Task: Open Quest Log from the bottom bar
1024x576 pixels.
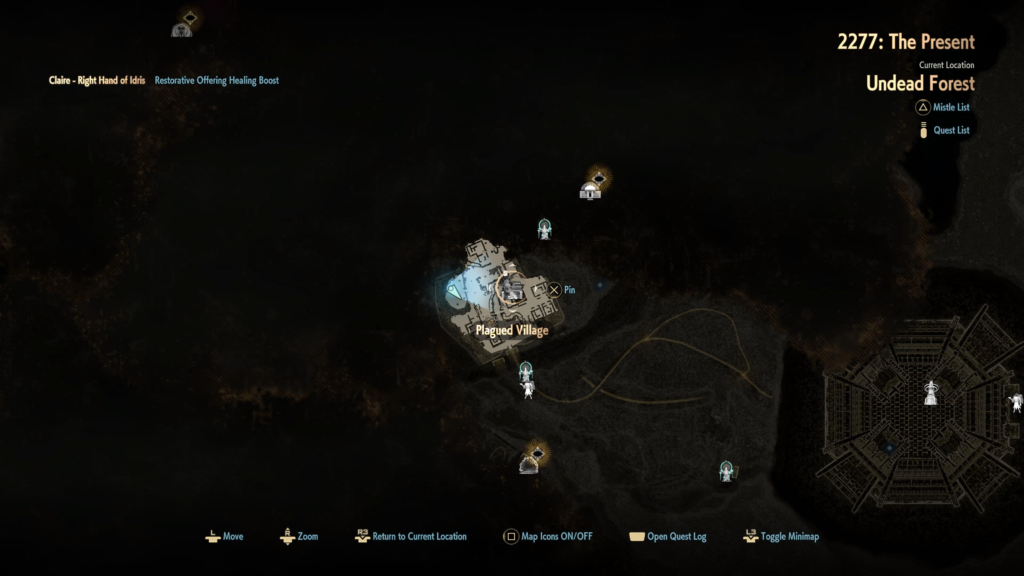Action: [667, 537]
